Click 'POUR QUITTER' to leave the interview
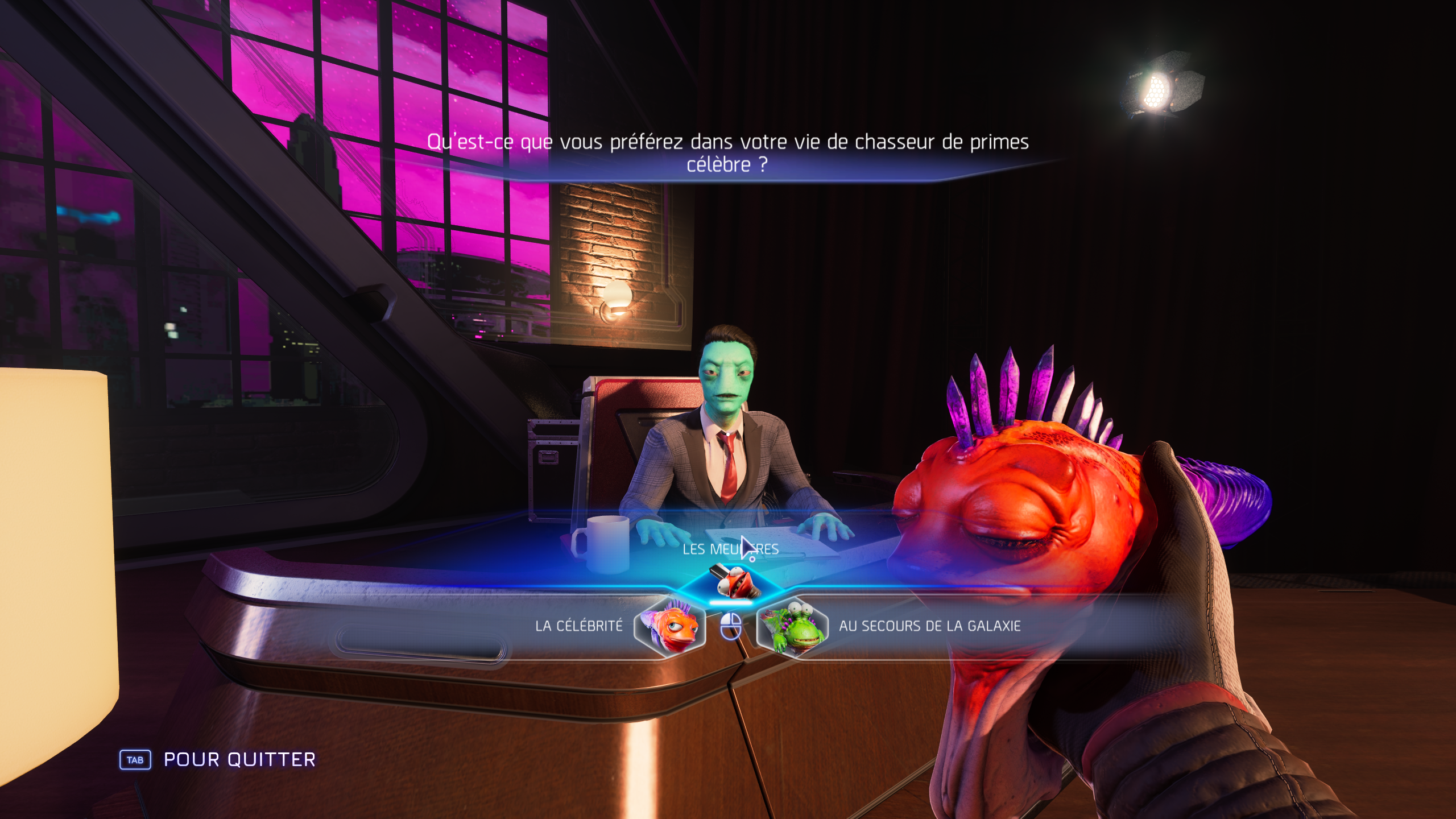 239,759
